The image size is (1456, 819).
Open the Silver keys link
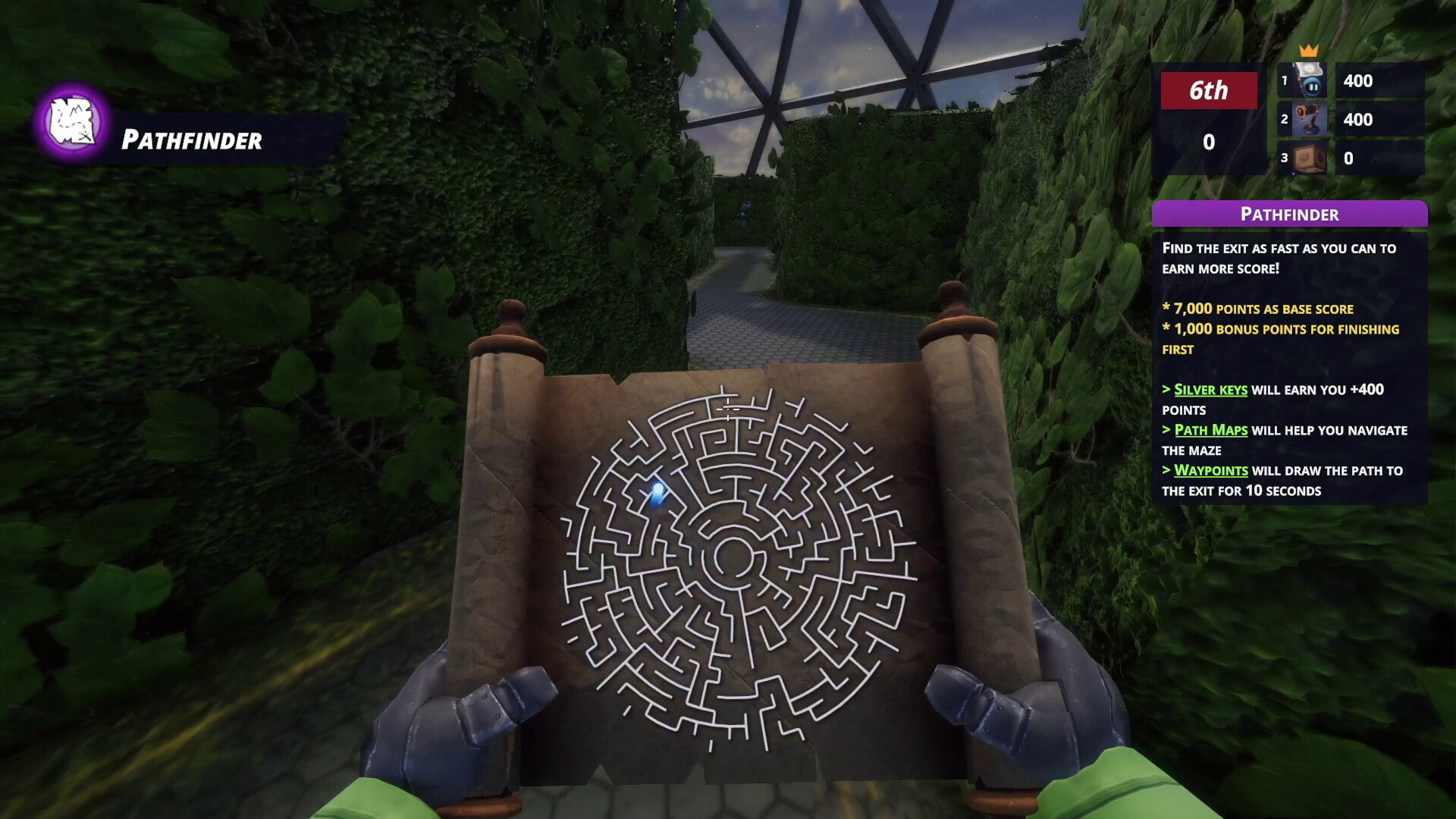(x=1209, y=390)
